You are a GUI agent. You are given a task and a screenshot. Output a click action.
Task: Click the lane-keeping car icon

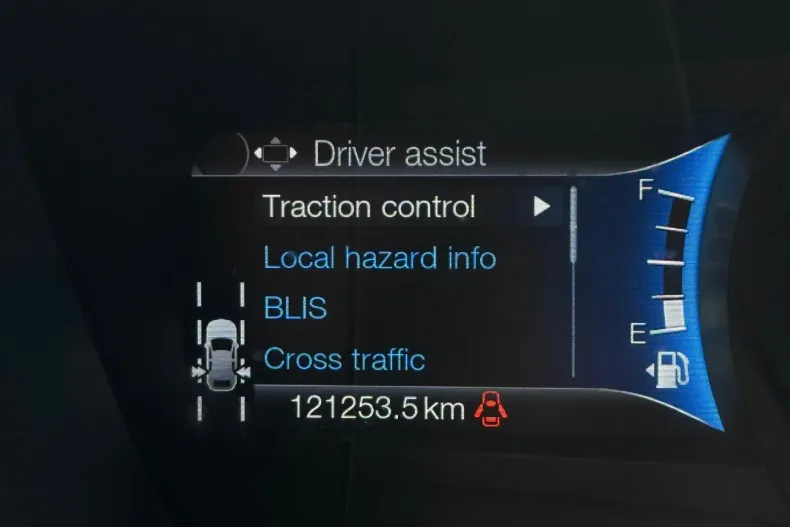tap(221, 348)
